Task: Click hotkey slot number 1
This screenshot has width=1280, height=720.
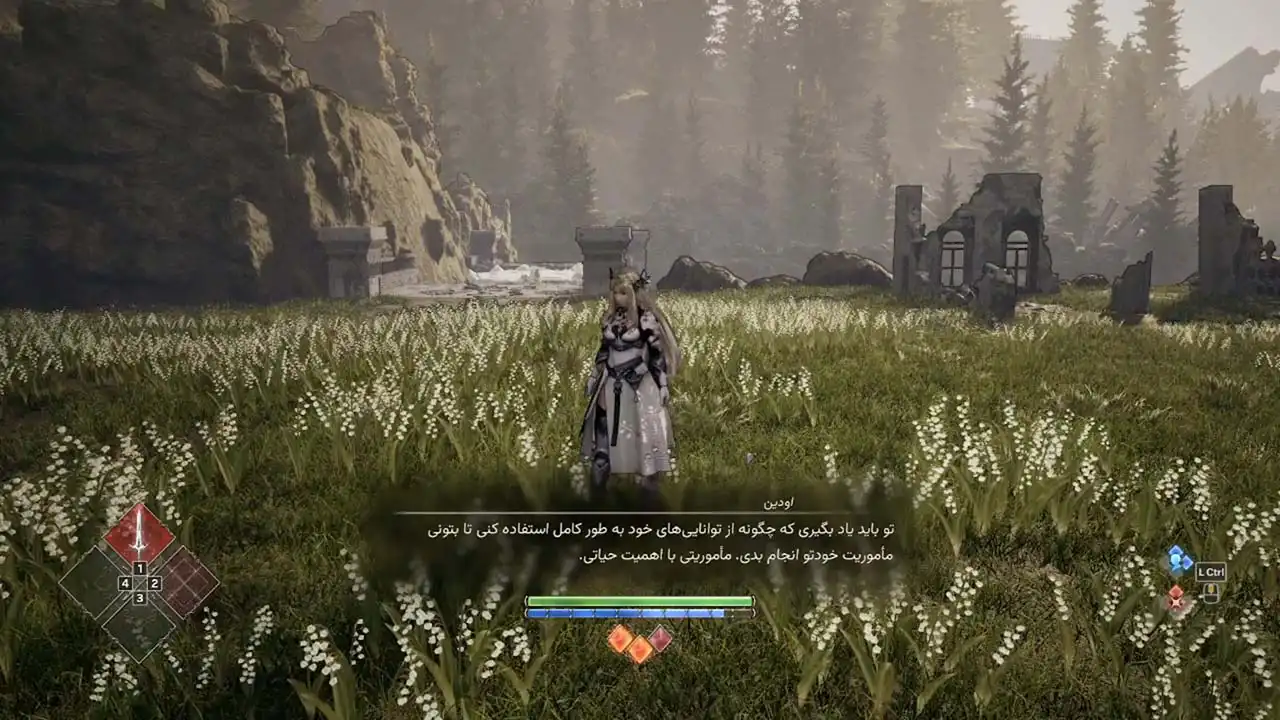Action: click(x=140, y=568)
